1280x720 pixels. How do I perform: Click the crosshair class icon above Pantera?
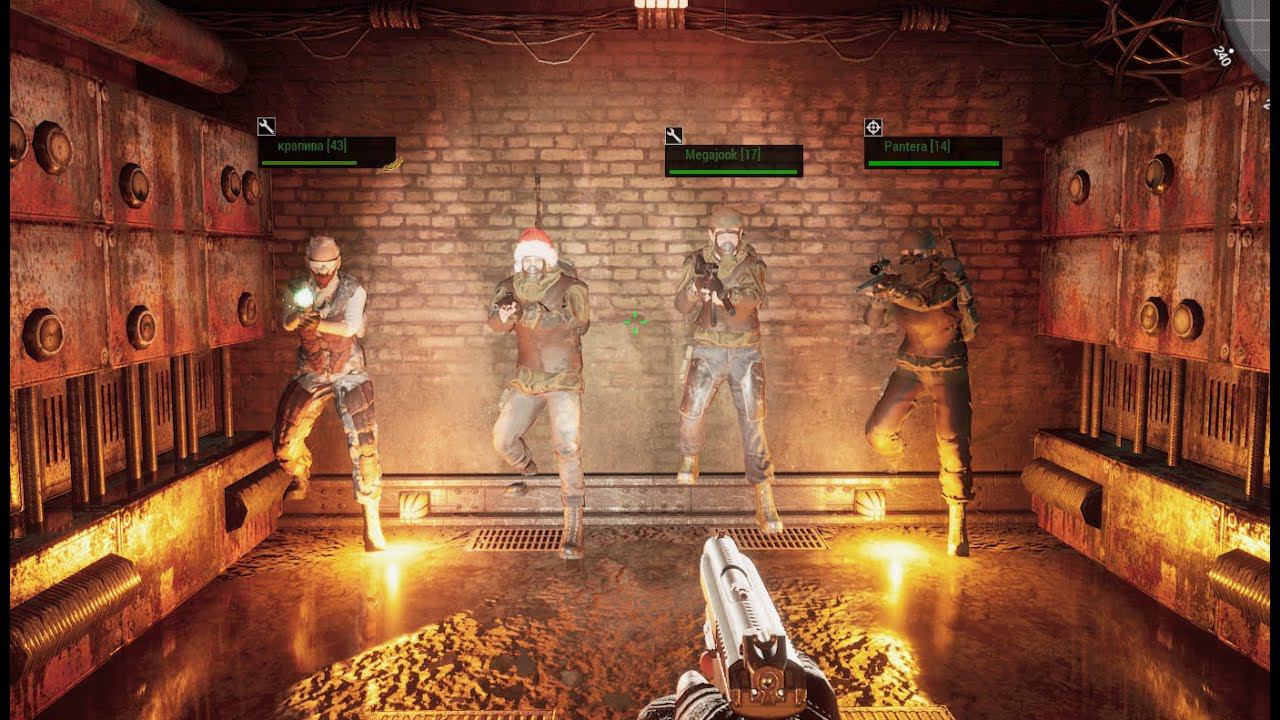pos(873,127)
